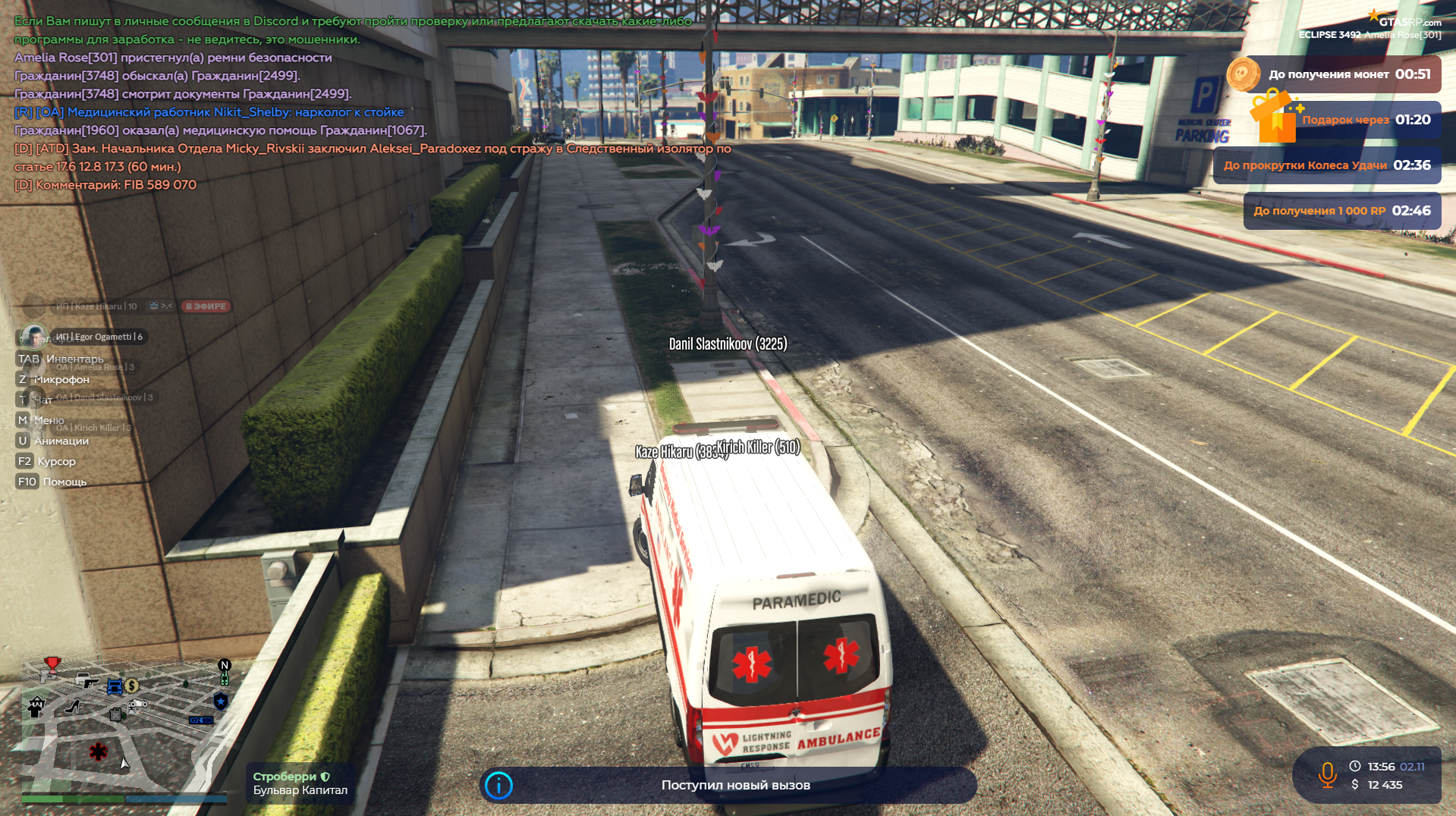Click the blue truck marker on minimap

pos(115,687)
